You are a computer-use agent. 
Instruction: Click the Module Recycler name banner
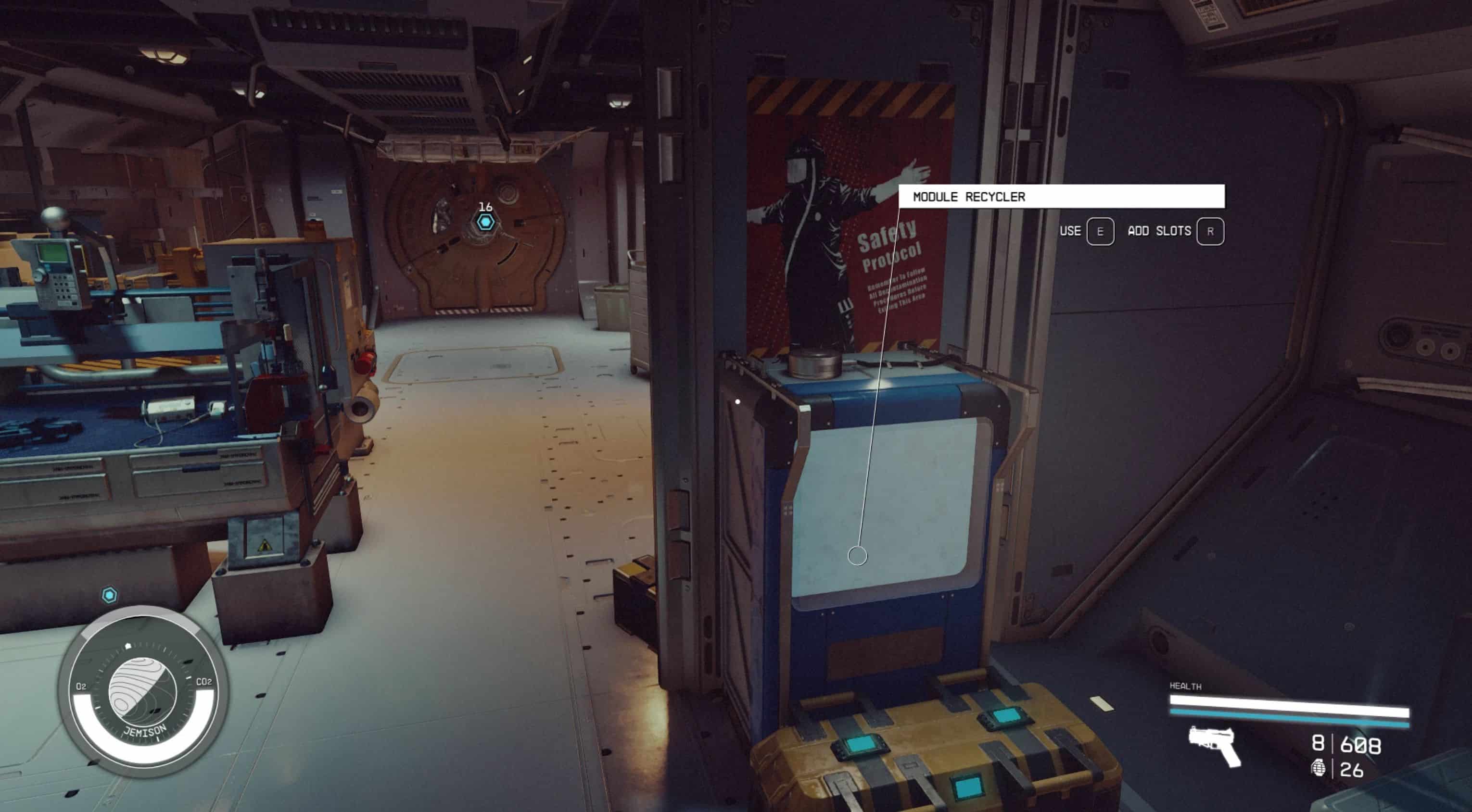pos(1061,197)
